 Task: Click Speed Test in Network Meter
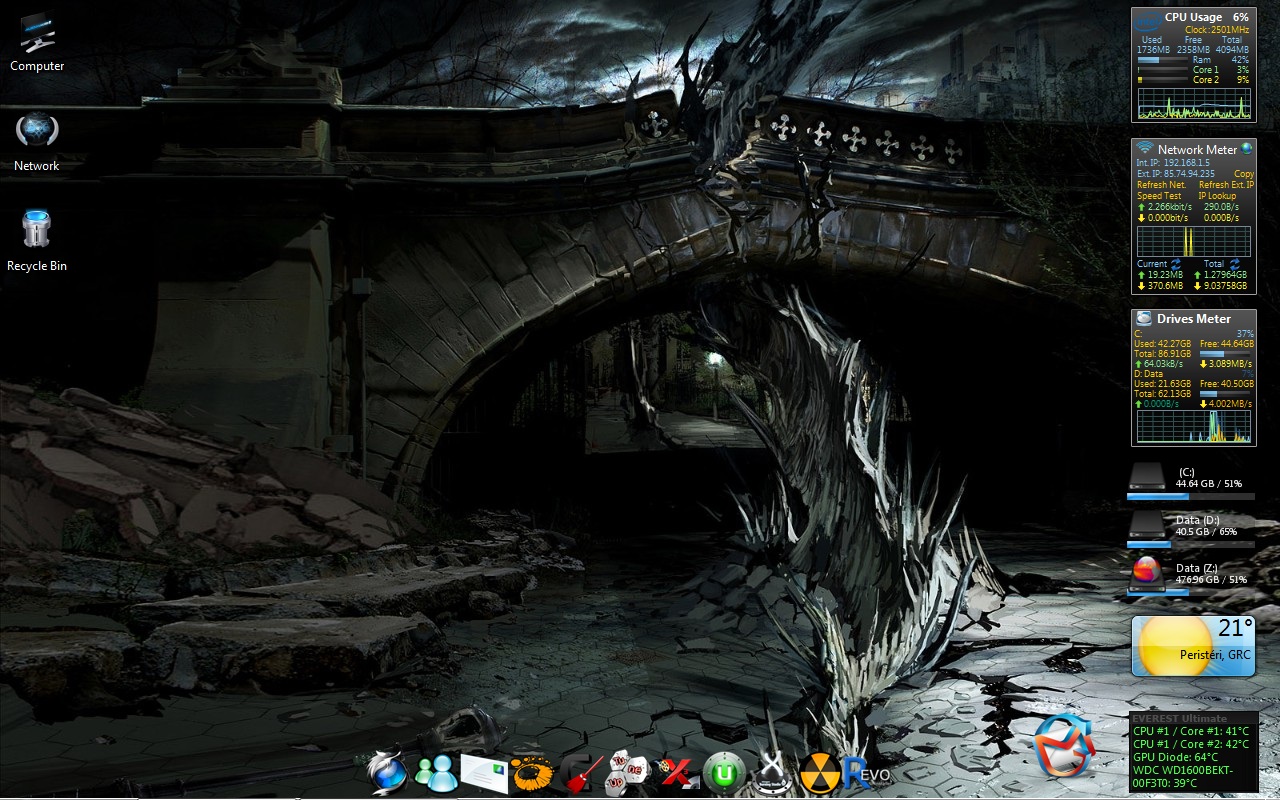point(1159,196)
